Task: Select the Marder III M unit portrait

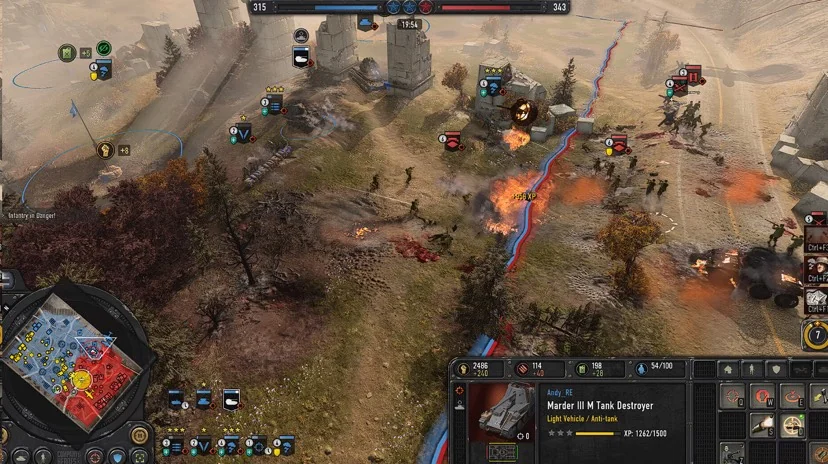Action: (501, 411)
